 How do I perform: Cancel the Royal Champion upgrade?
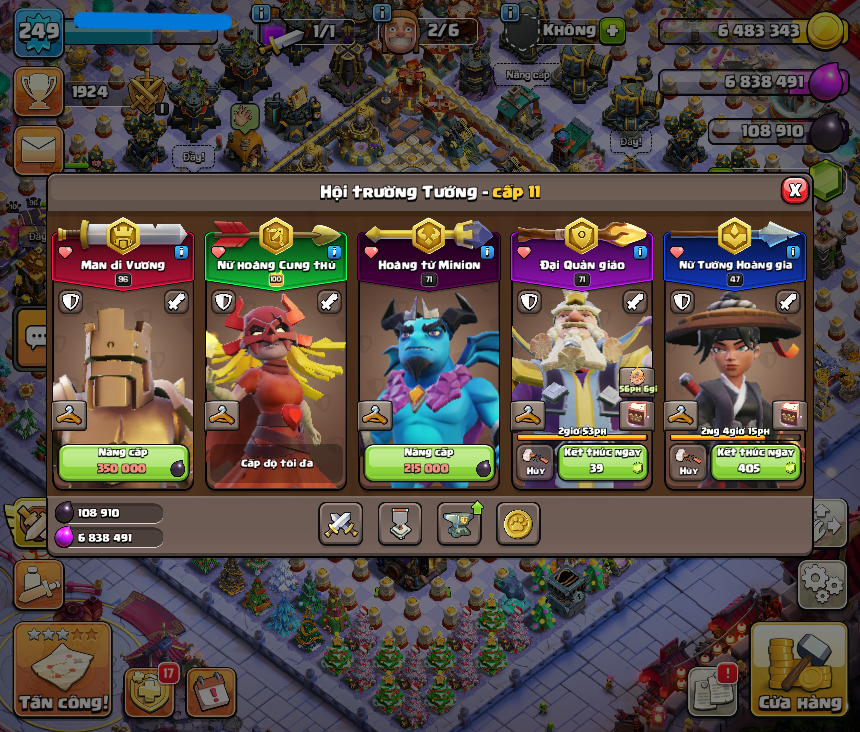coord(687,462)
